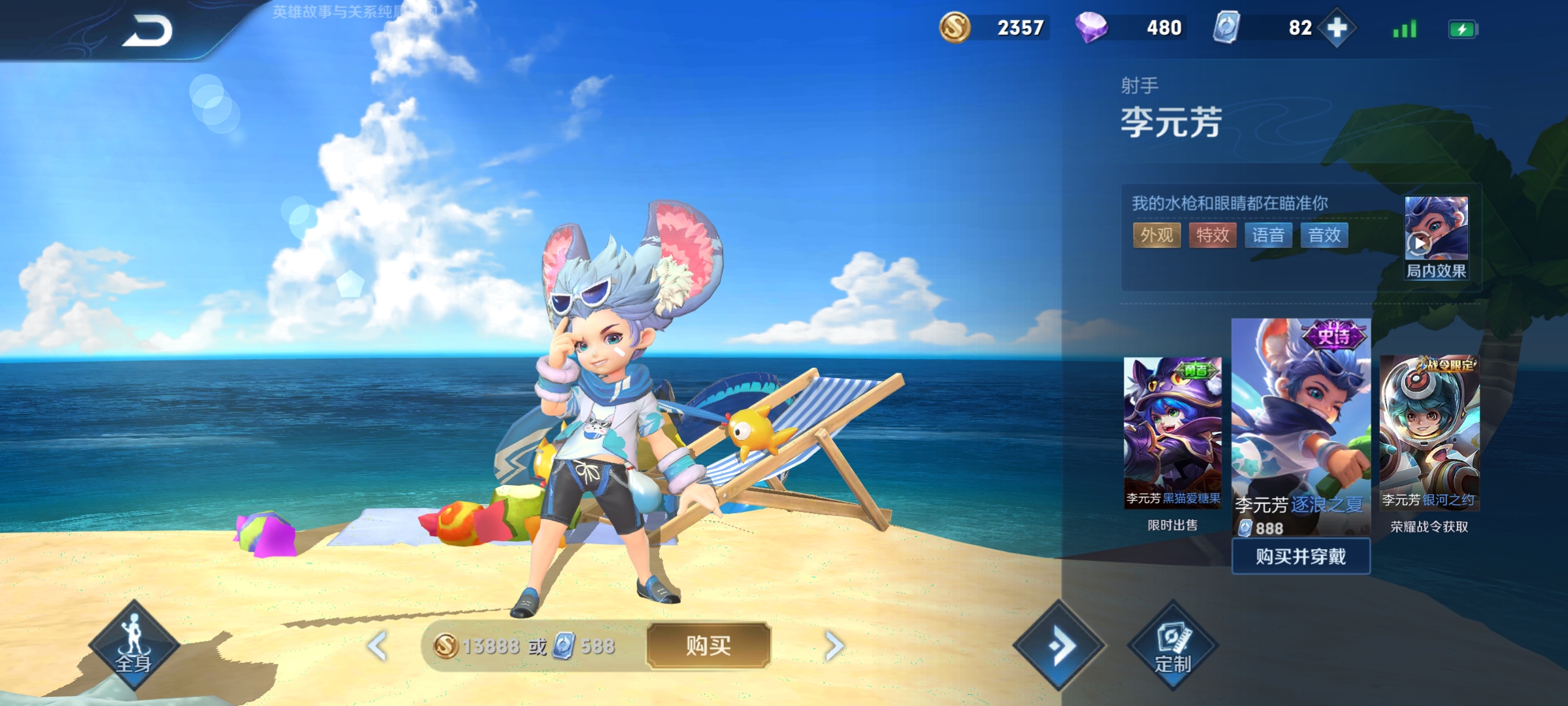
Task: Choose the 音效 sound effects tag
Action: click(x=1324, y=235)
